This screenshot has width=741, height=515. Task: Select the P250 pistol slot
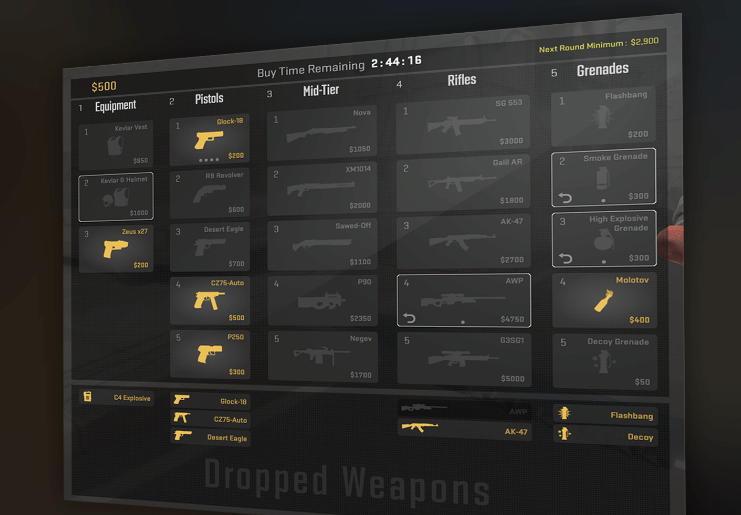[x=209, y=354]
